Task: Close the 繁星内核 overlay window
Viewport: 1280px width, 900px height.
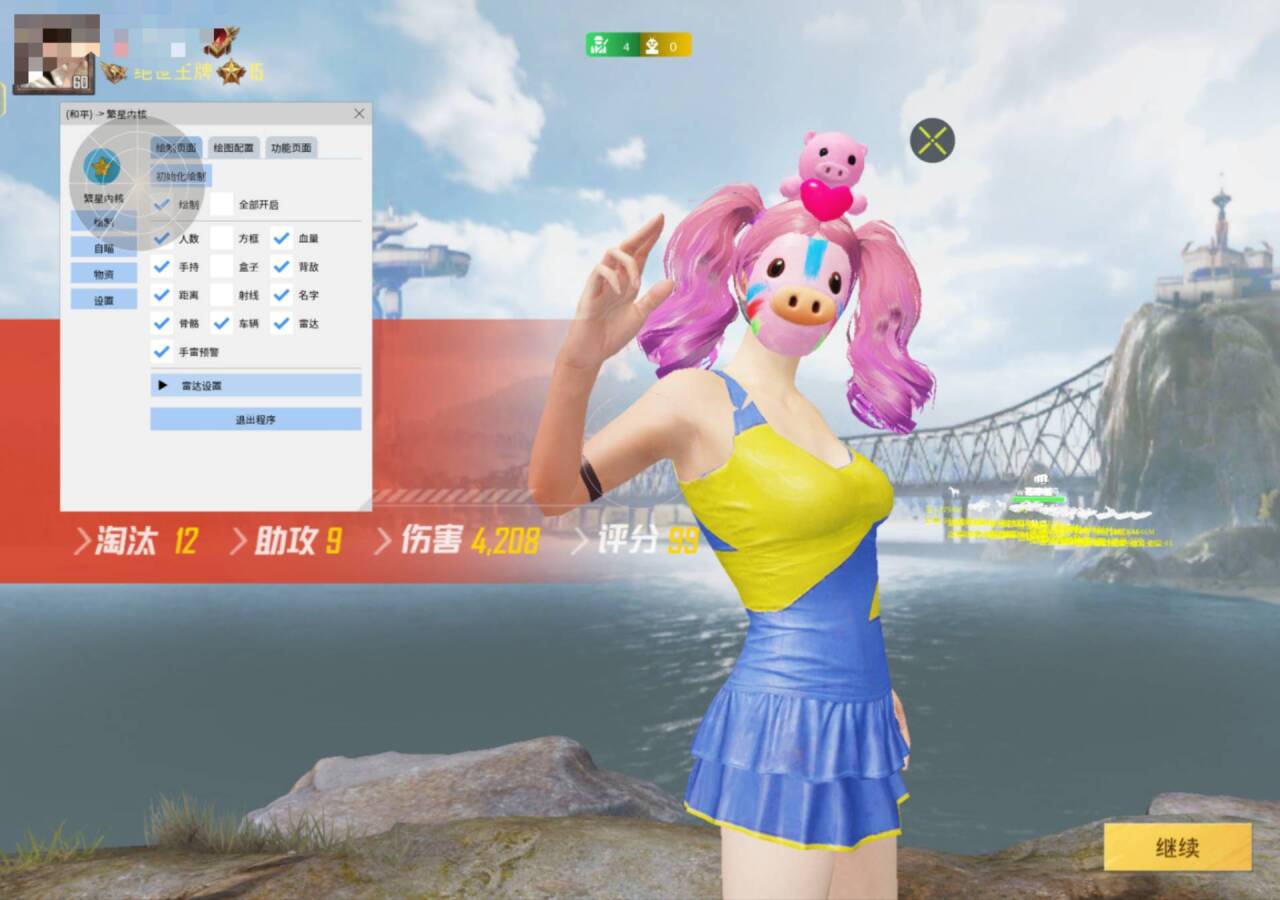Action: 359,114
